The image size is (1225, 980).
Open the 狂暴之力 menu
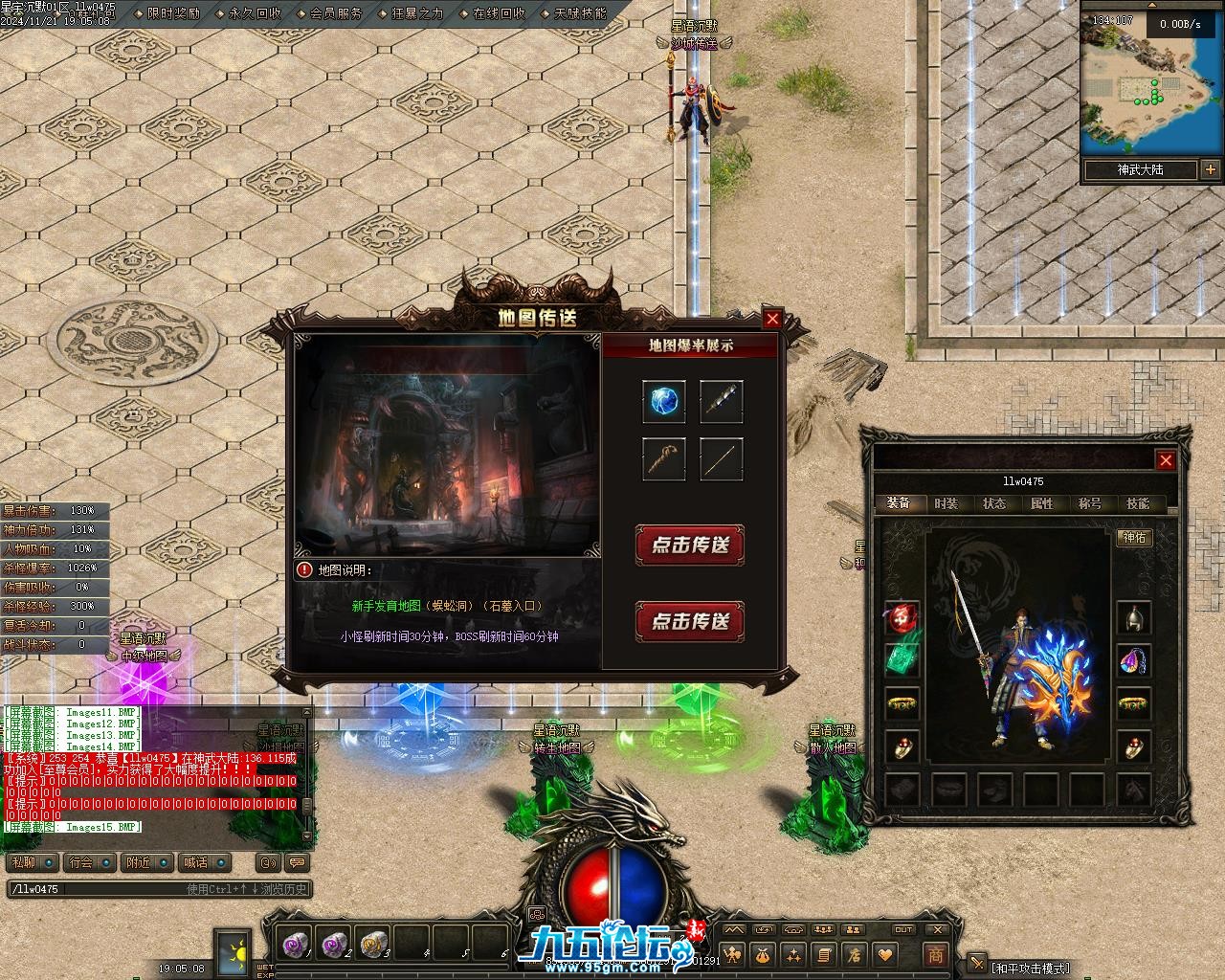(x=418, y=13)
